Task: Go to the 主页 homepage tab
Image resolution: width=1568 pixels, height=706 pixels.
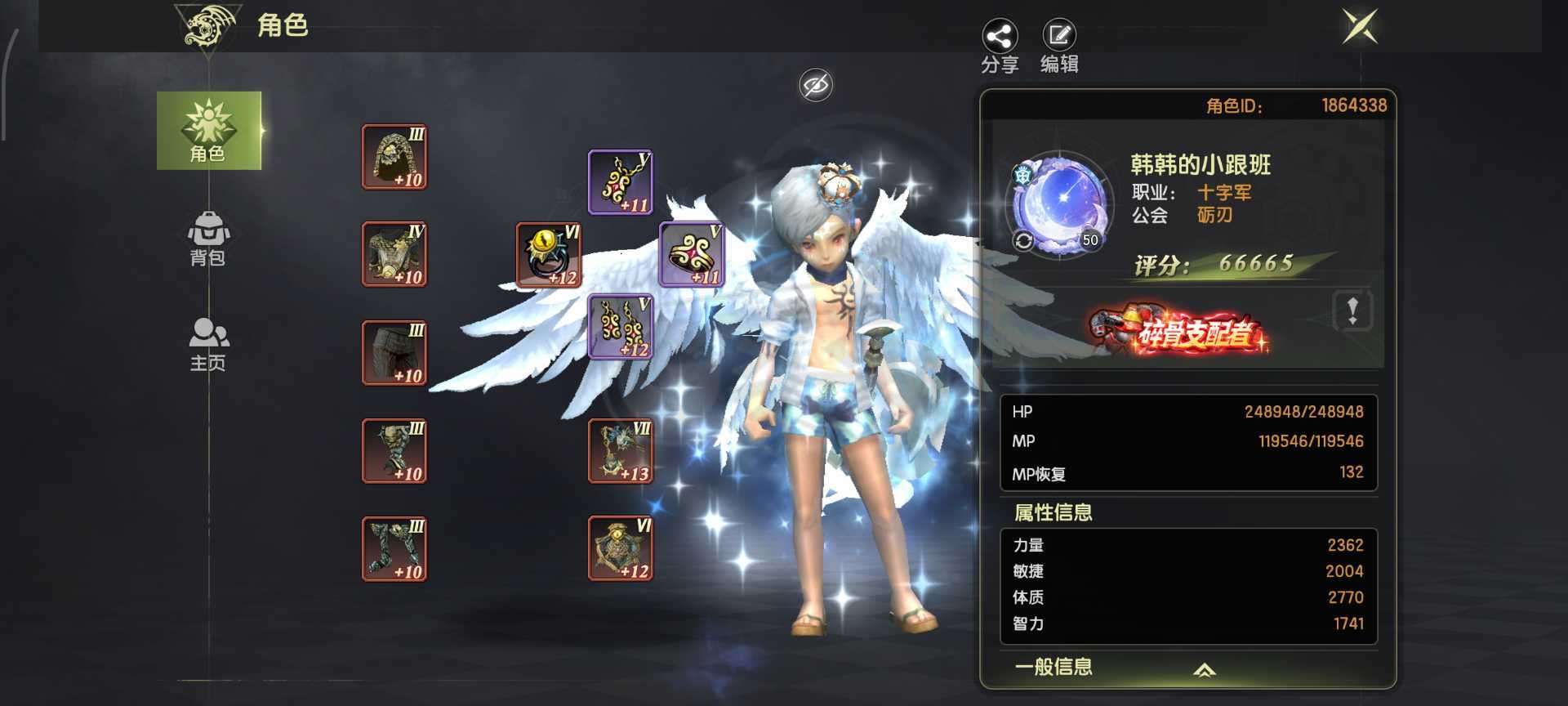Action: coord(208,343)
